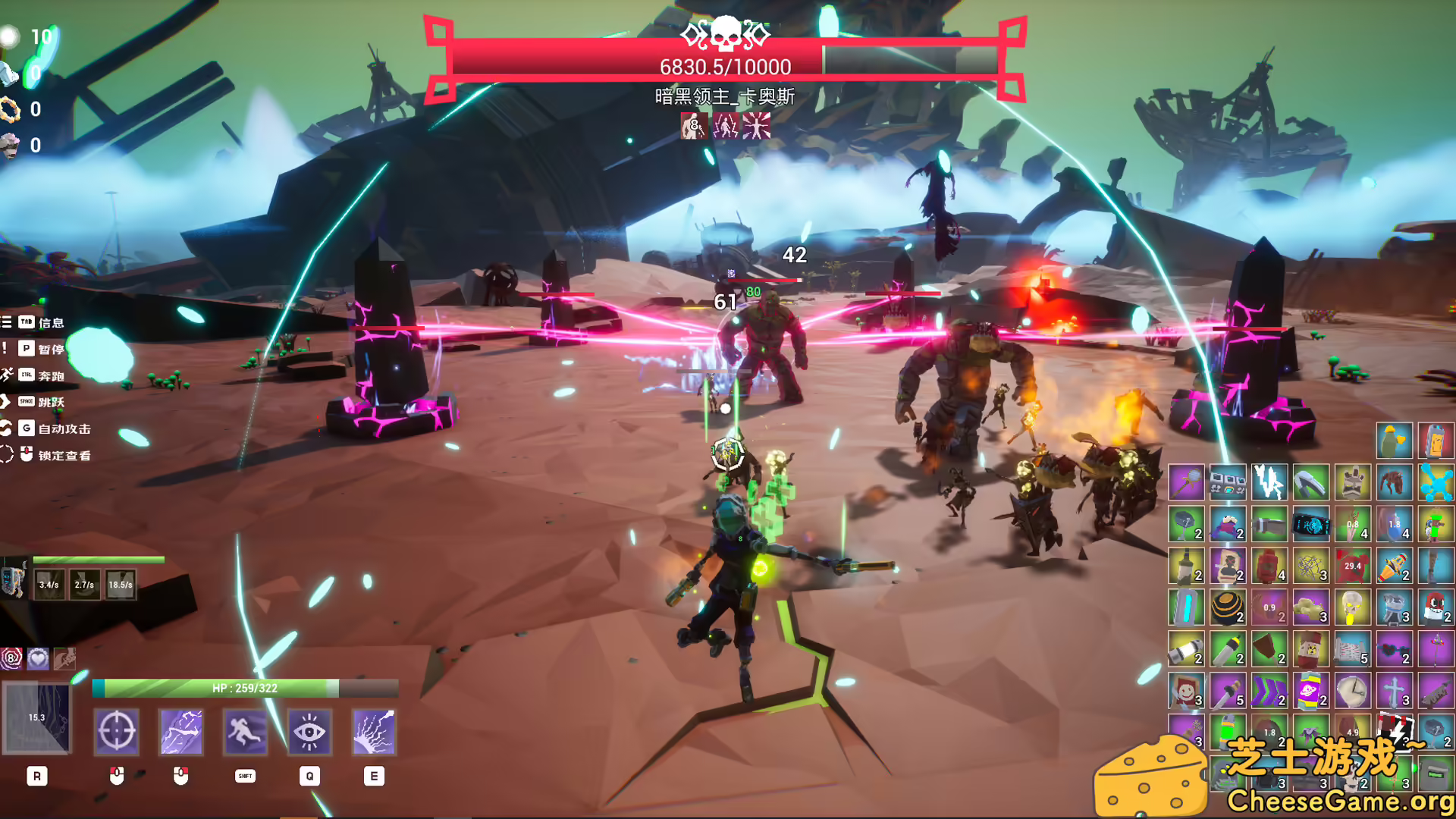This screenshot has width=1456, height=819.
Task: Choose the radioactive barrel item slot
Action: [1310, 649]
